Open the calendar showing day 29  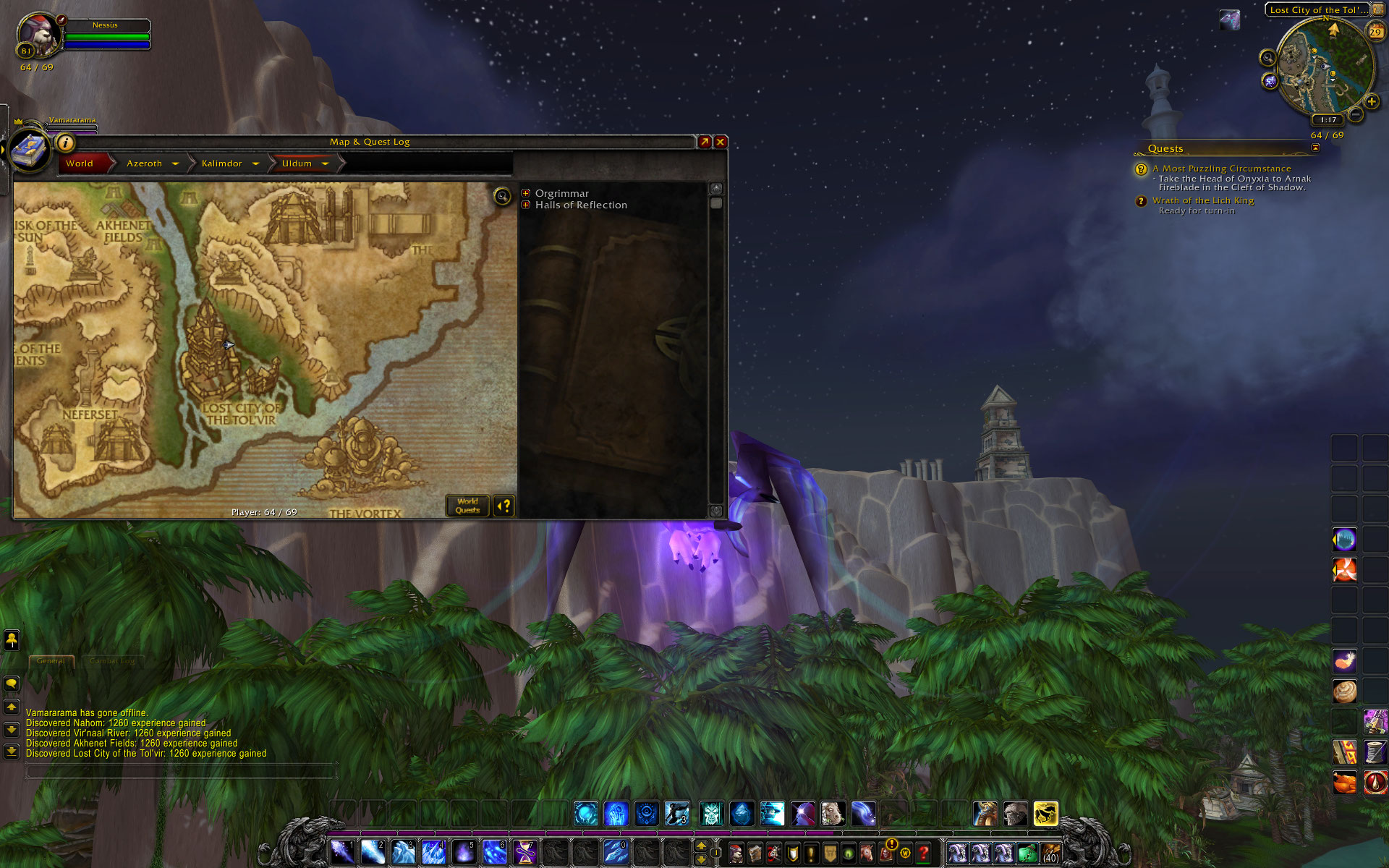click(x=1375, y=31)
